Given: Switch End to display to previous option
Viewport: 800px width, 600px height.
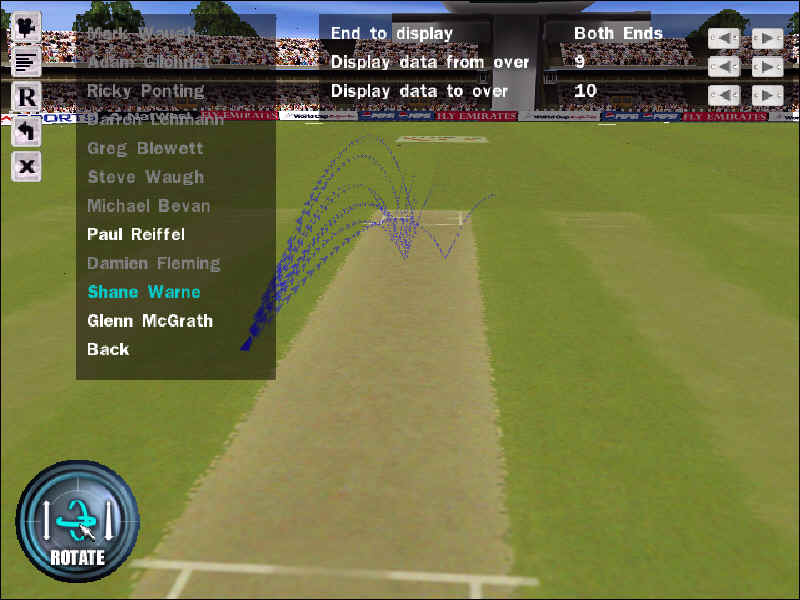Looking at the screenshot, I should [724, 38].
